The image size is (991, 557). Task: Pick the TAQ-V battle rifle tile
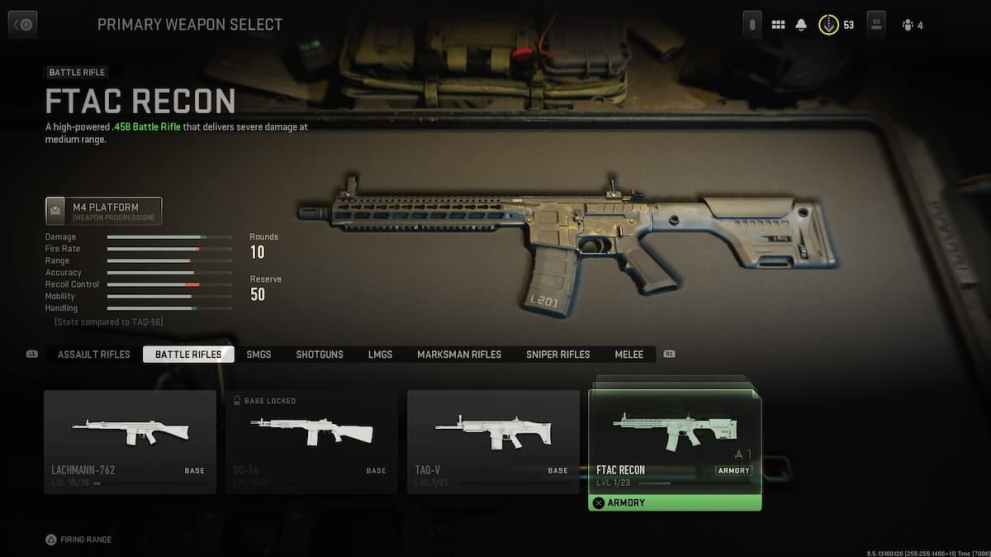point(493,440)
